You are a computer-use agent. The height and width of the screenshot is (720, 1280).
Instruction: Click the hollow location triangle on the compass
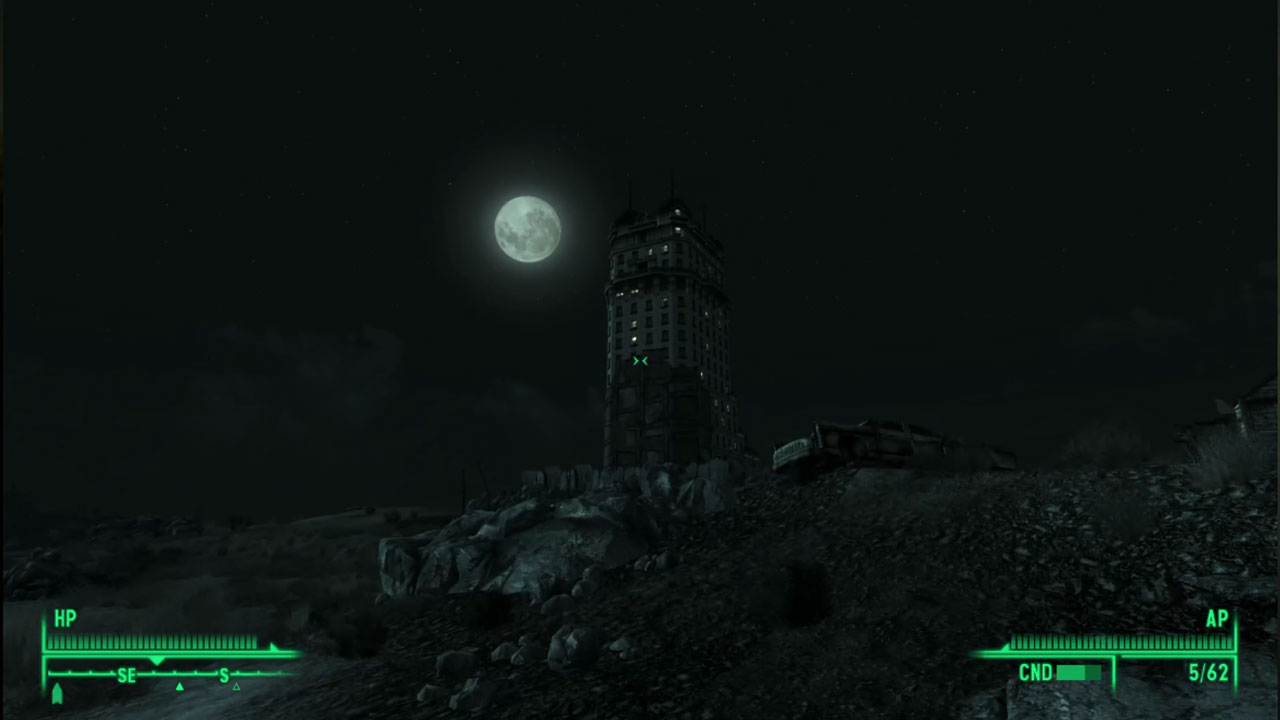pos(235,686)
